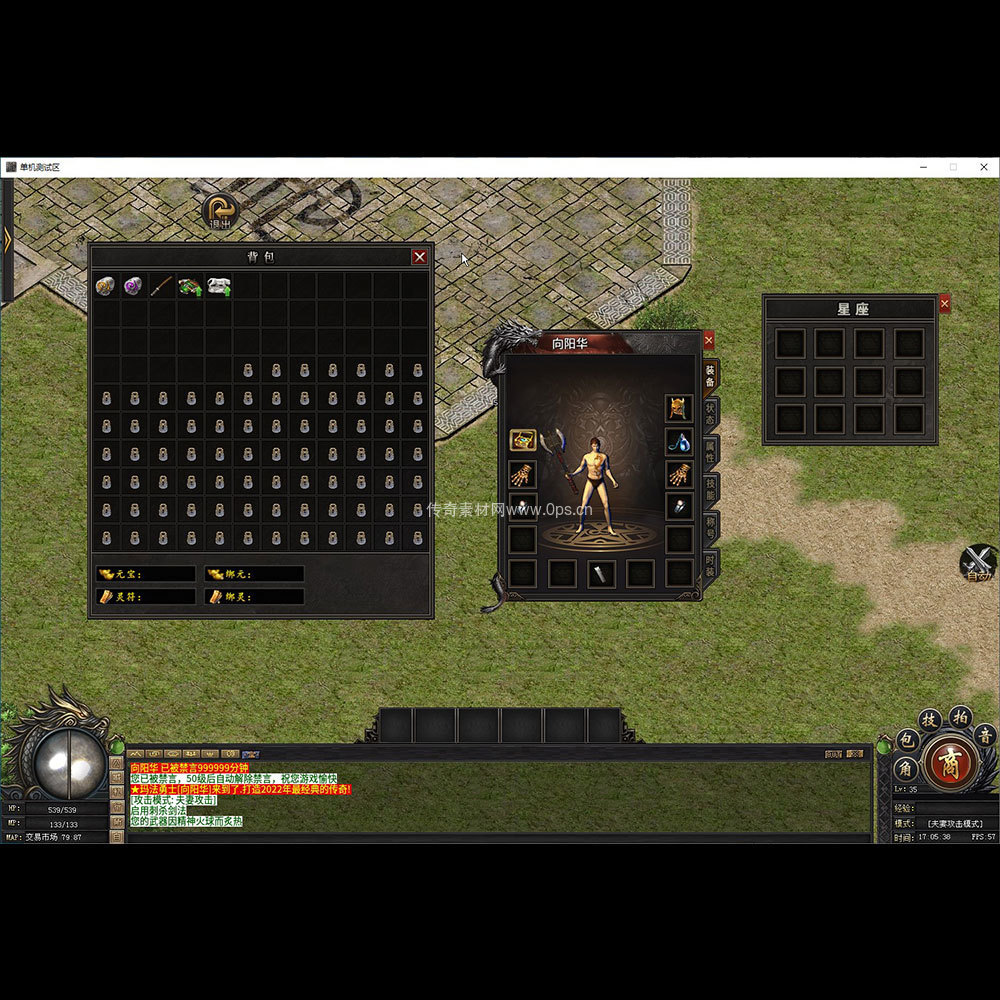Select the blue necklace equipment slot
This screenshot has width=1000, height=1000.
coord(680,441)
